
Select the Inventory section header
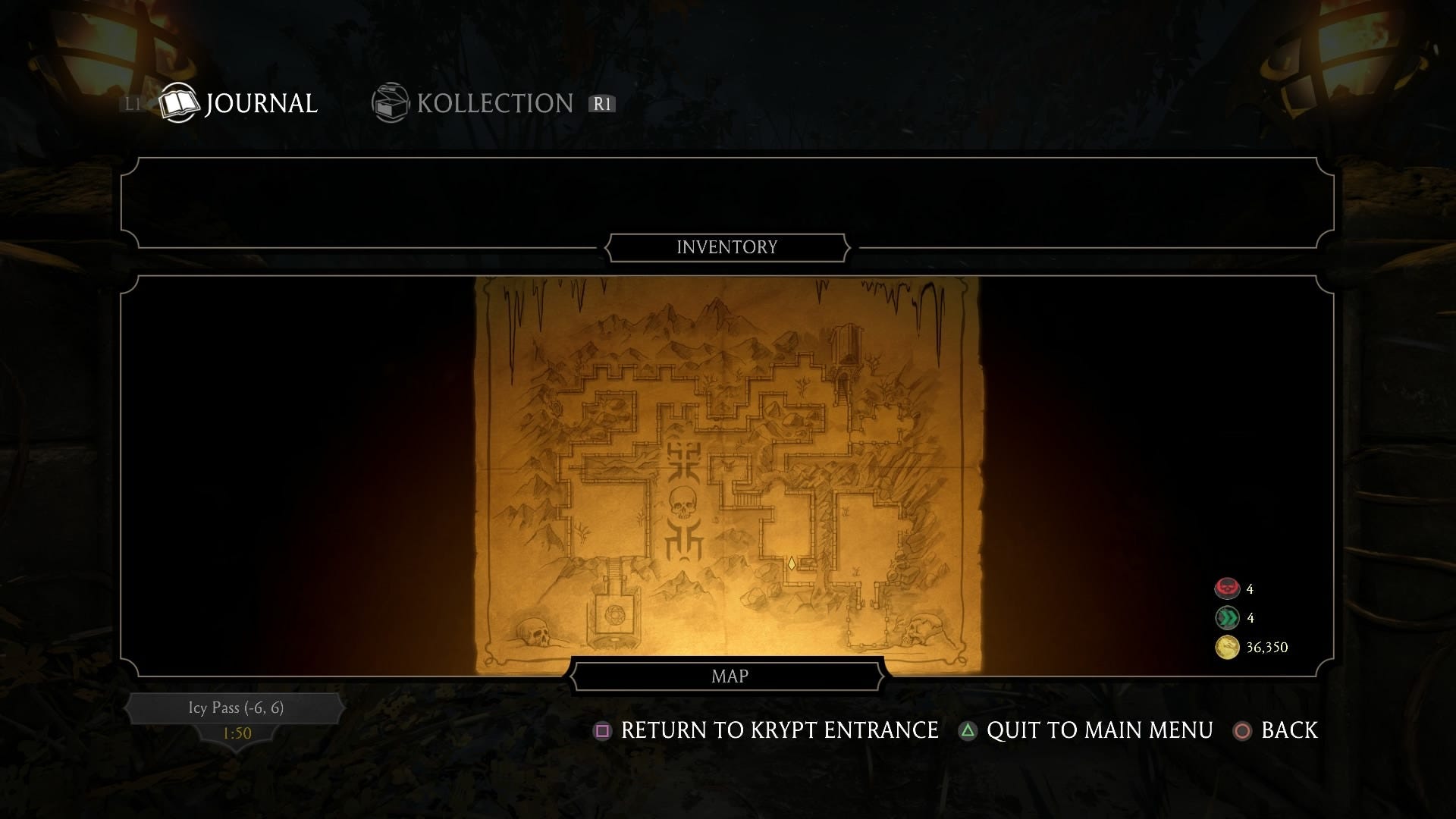[726, 247]
